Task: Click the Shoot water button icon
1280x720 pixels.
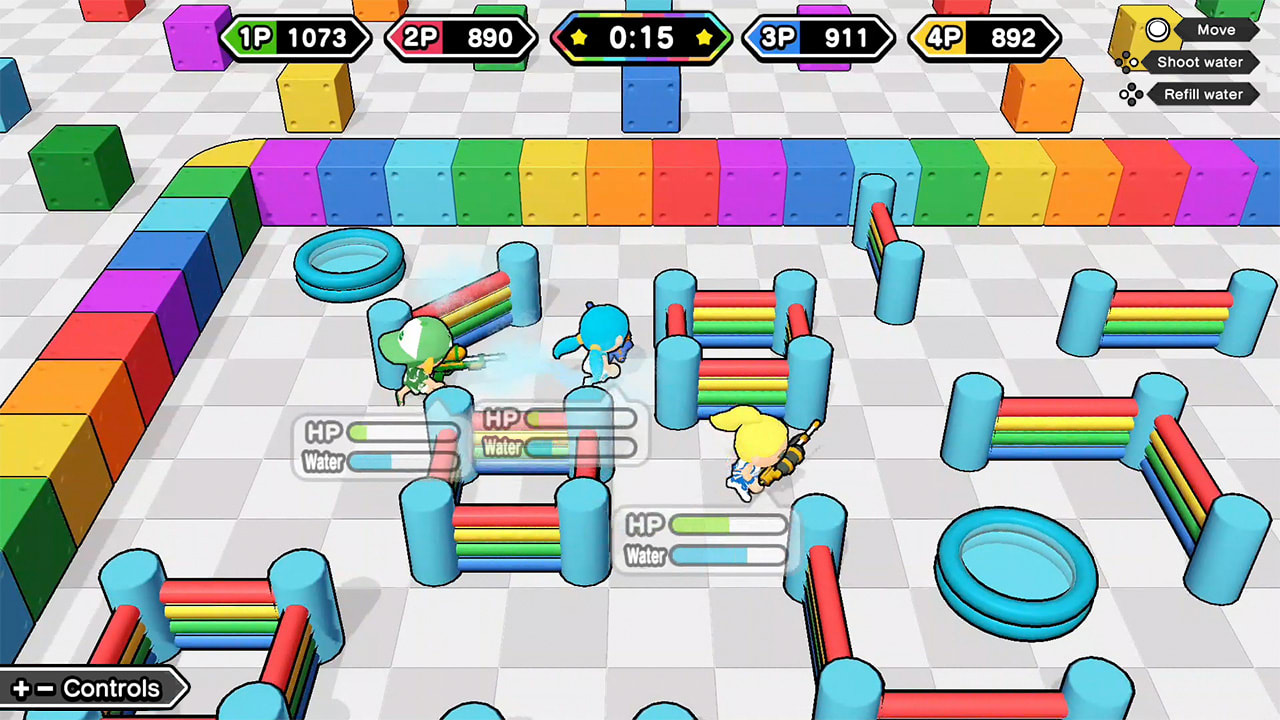Action: [x=1125, y=62]
